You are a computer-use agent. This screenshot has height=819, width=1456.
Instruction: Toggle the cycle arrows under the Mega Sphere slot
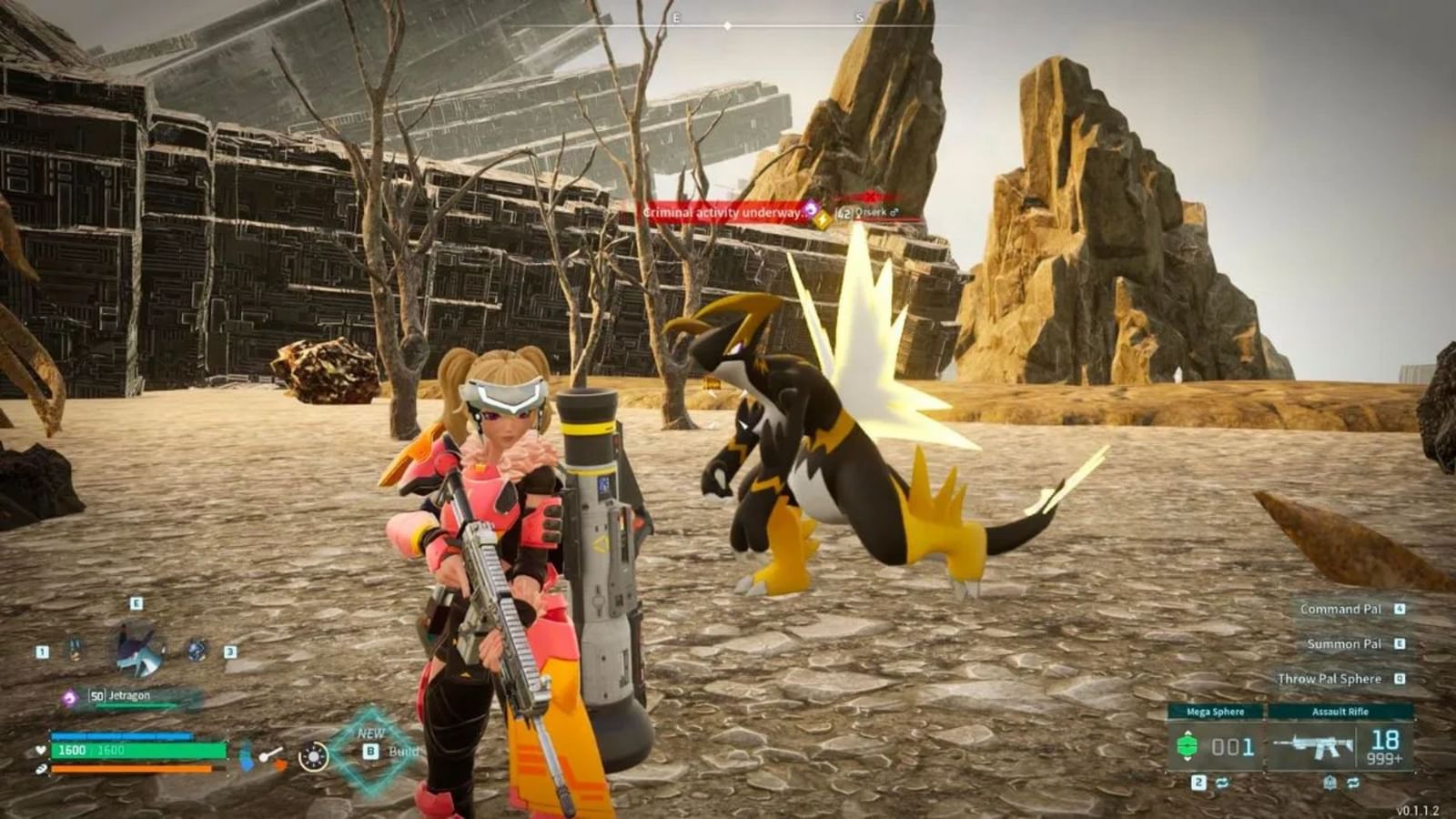pyautogui.click(x=1223, y=782)
